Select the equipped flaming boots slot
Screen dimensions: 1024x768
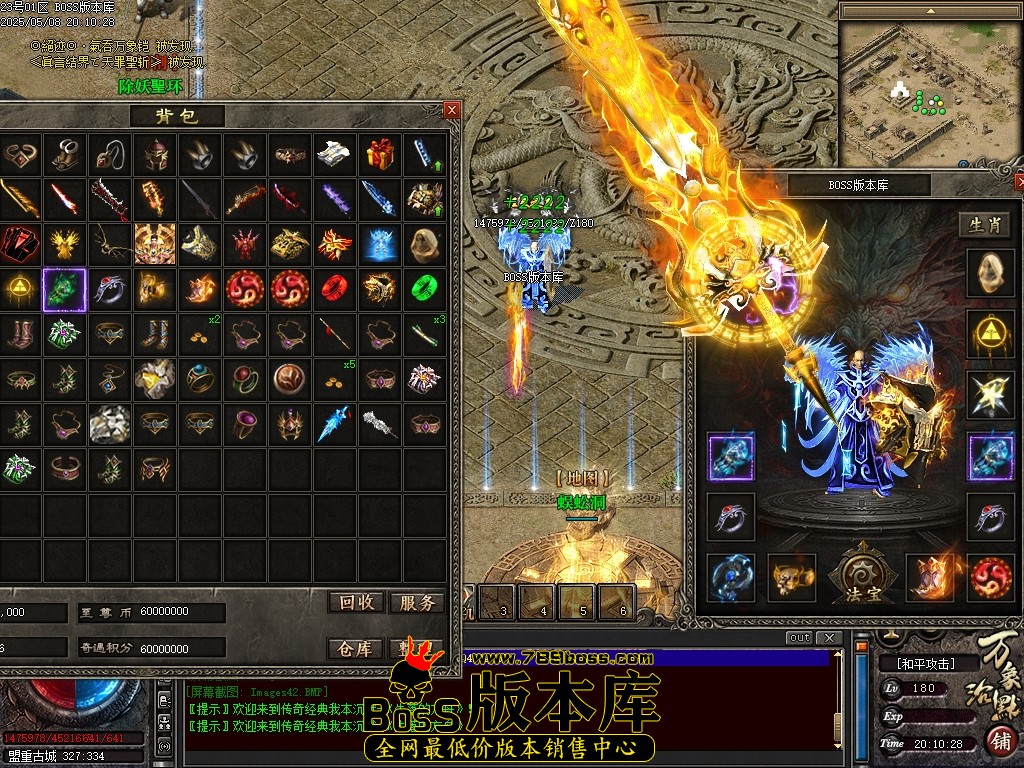coord(929,578)
